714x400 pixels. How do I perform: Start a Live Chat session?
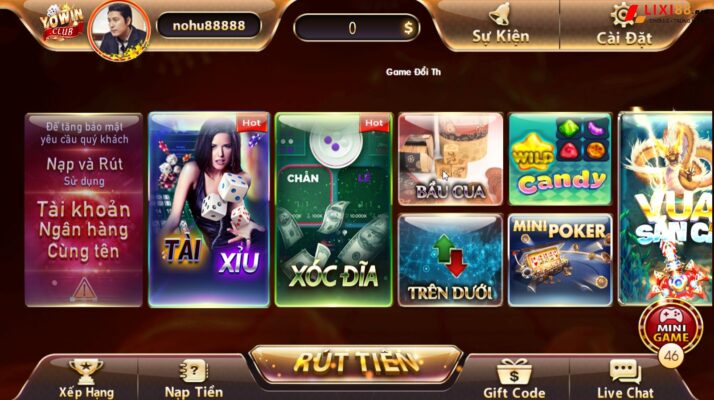624,379
